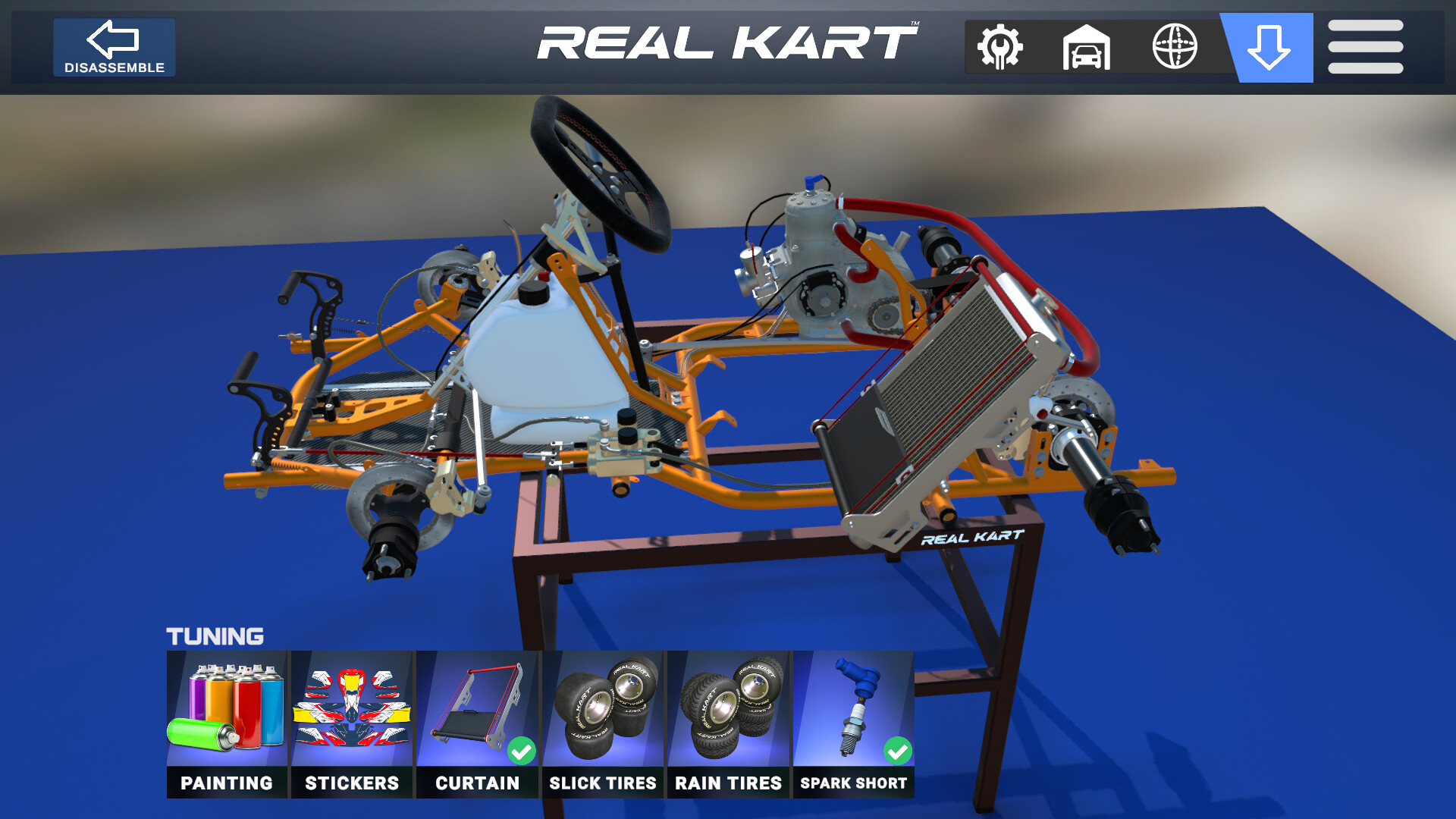This screenshot has height=819, width=1456.
Task: Click the Curtain thumbnail image
Action: click(478, 705)
